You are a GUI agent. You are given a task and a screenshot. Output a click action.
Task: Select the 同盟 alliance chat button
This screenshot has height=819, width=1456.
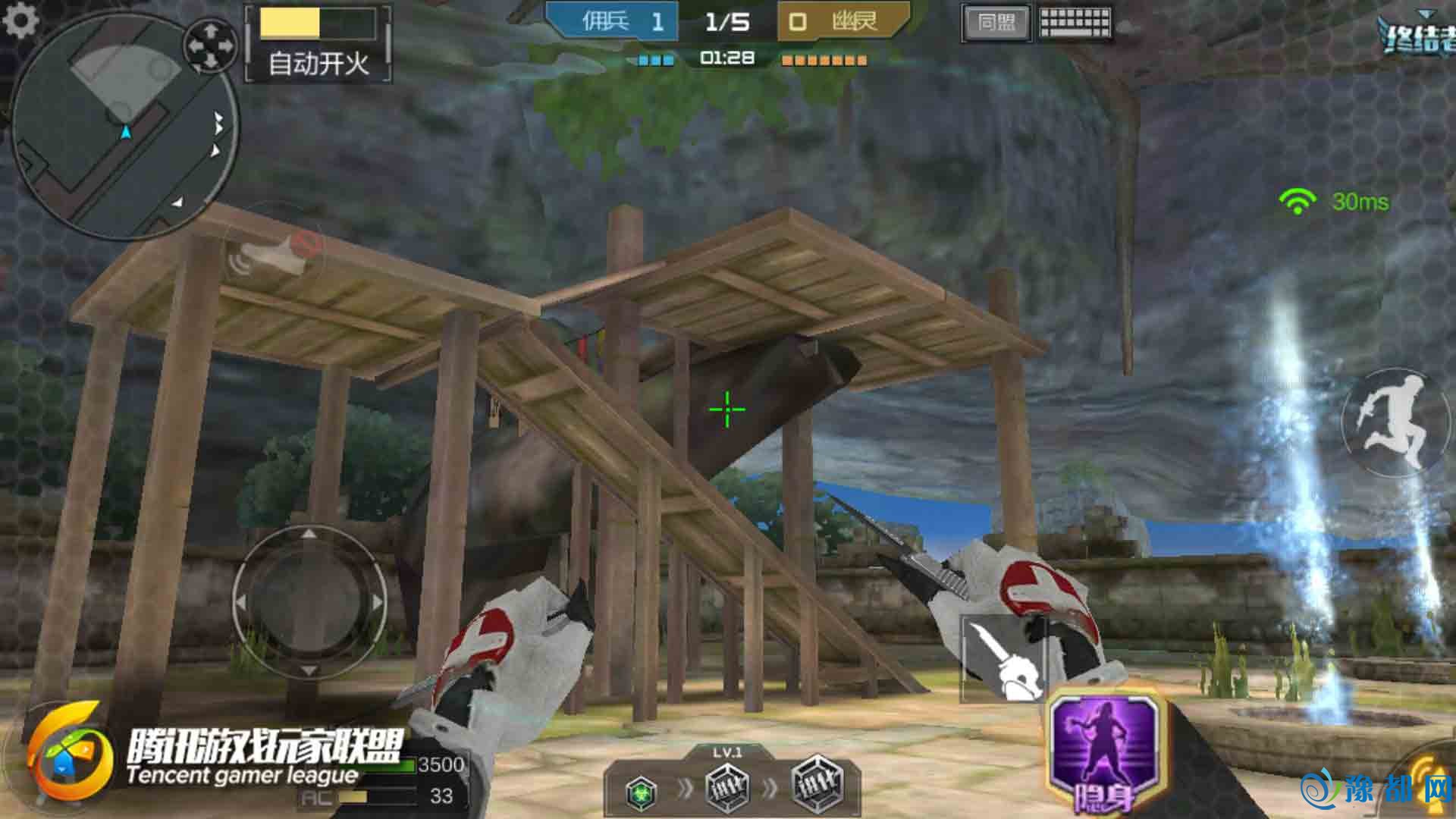(x=996, y=23)
